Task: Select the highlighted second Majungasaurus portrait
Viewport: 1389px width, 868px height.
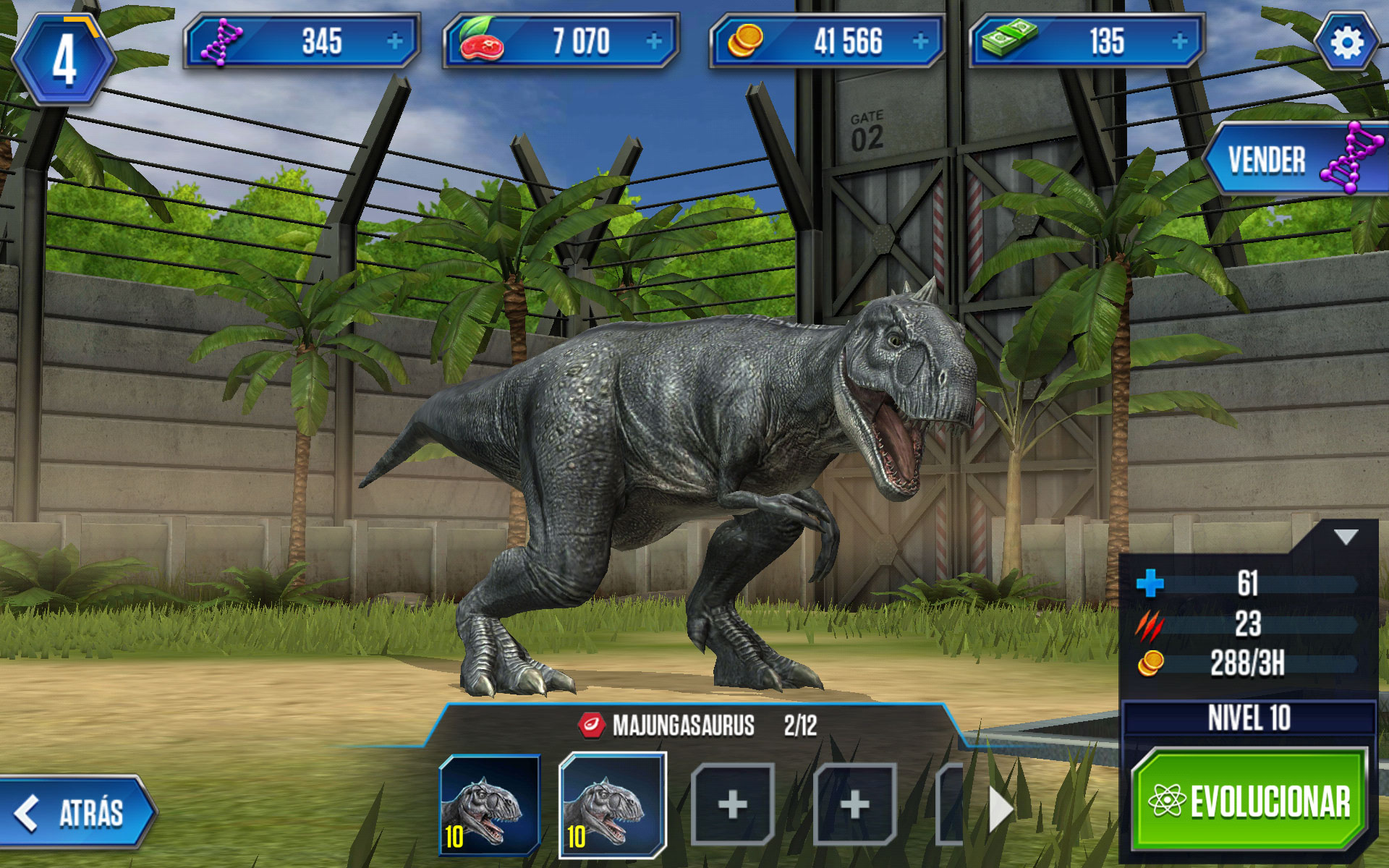Action: click(612, 805)
